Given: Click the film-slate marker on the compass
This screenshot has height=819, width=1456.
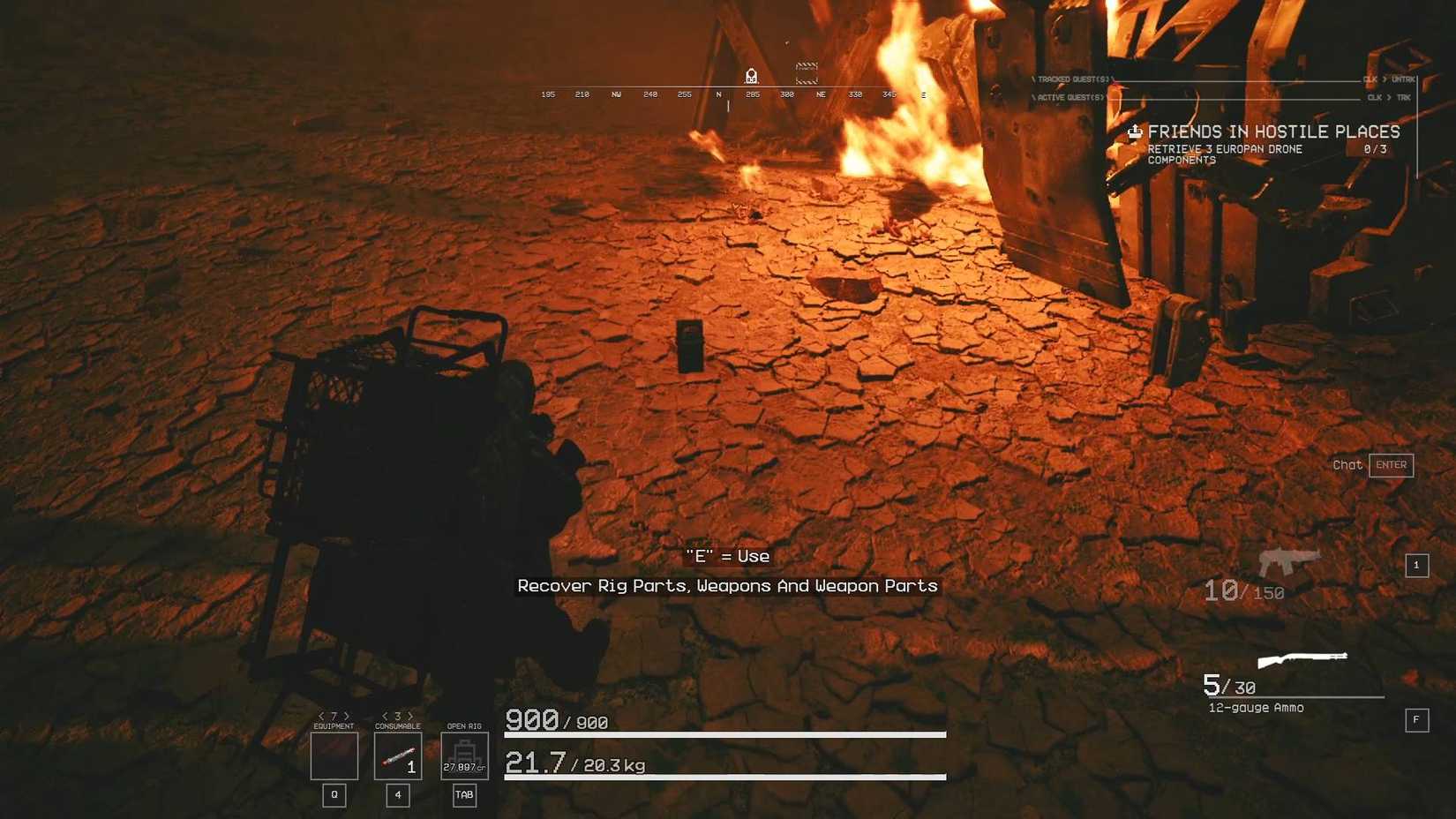Looking at the screenshot, I should [806, 73].
